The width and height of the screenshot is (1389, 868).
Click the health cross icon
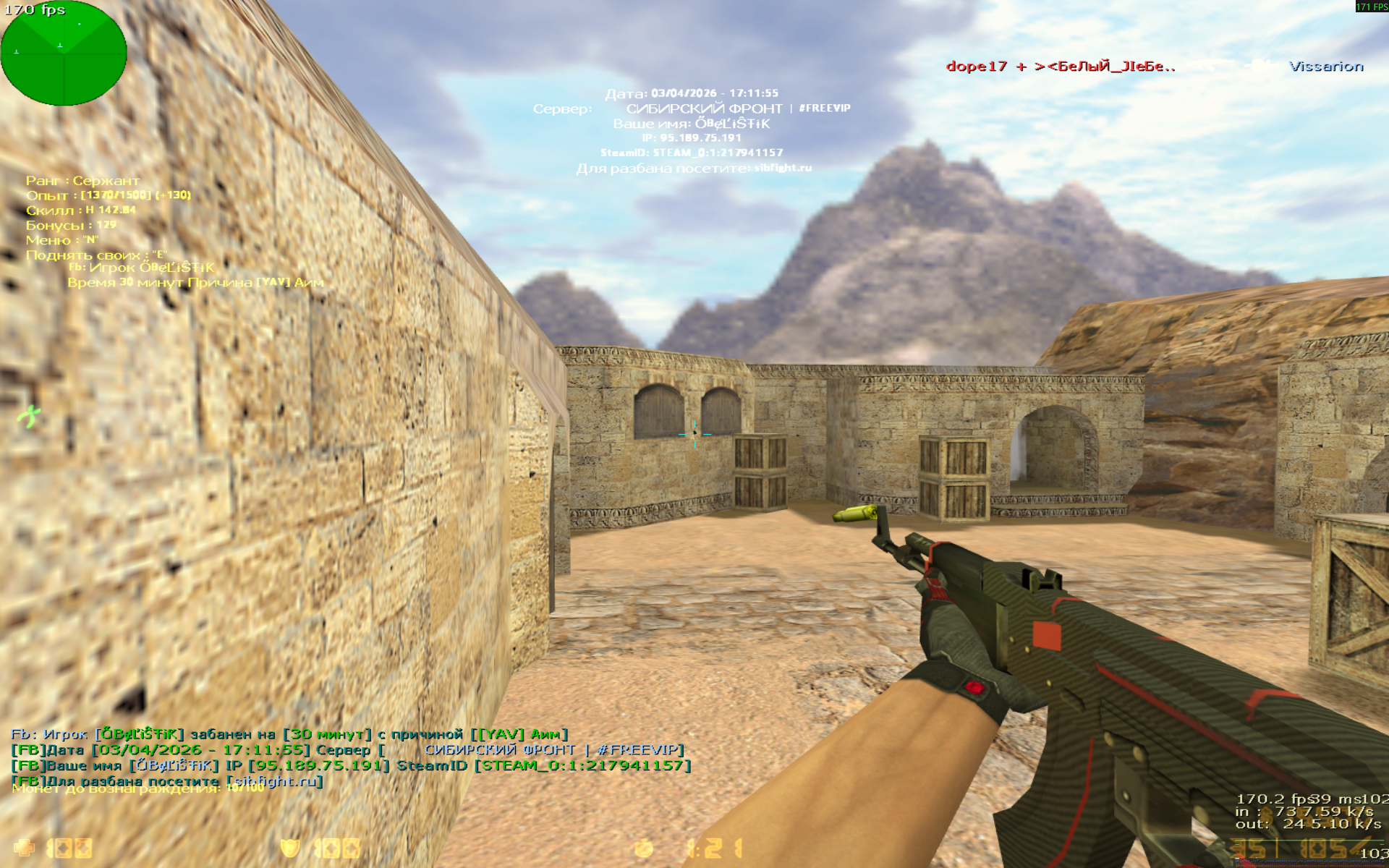[24, 846]
